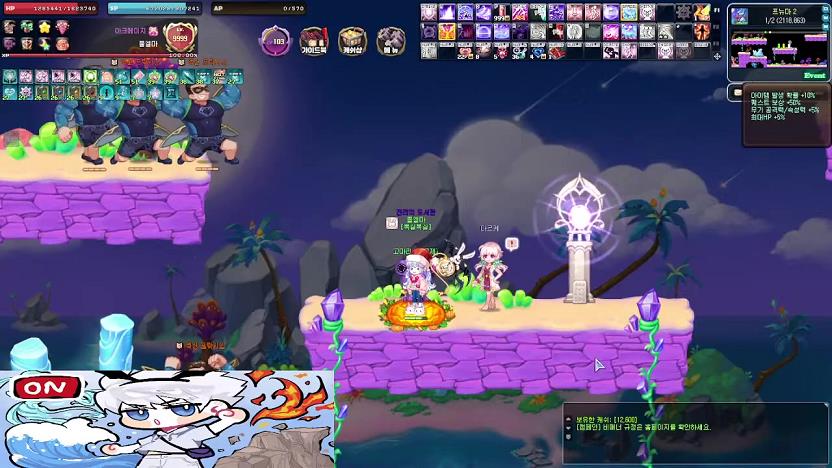832x468 pixels.
Task: Click the mail envelope icon under minimap
Action: pos(737,93)
